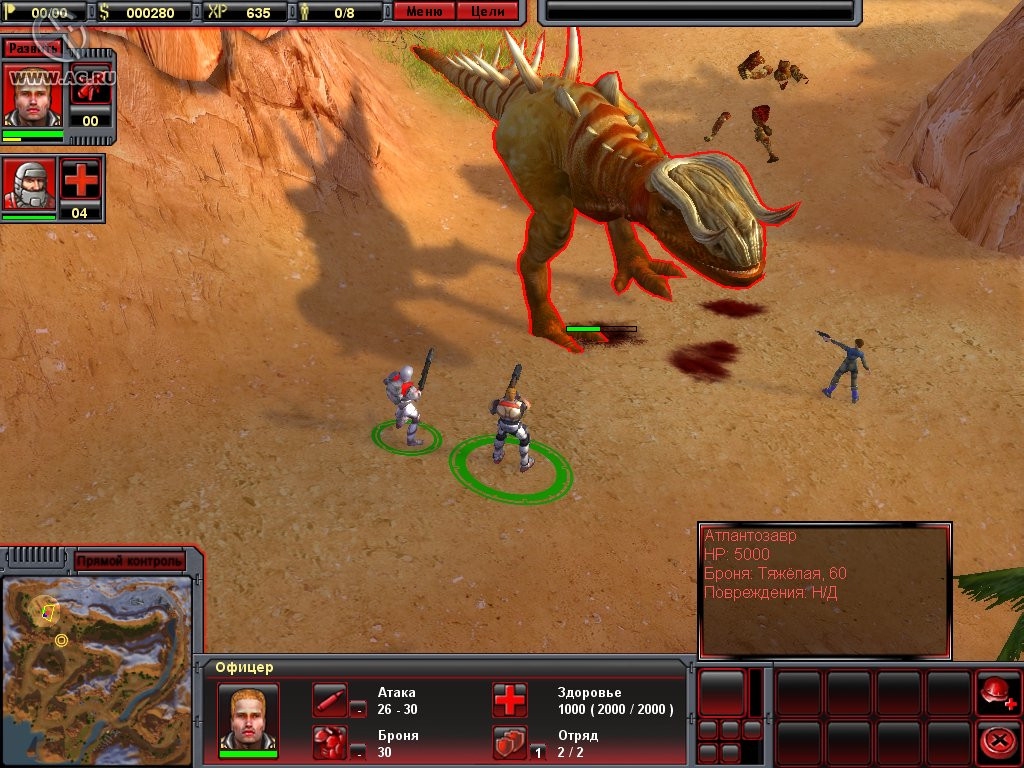Click the Отряд squad shields icon
This screenshot has width=1024, height=768.
pos(509,742)
